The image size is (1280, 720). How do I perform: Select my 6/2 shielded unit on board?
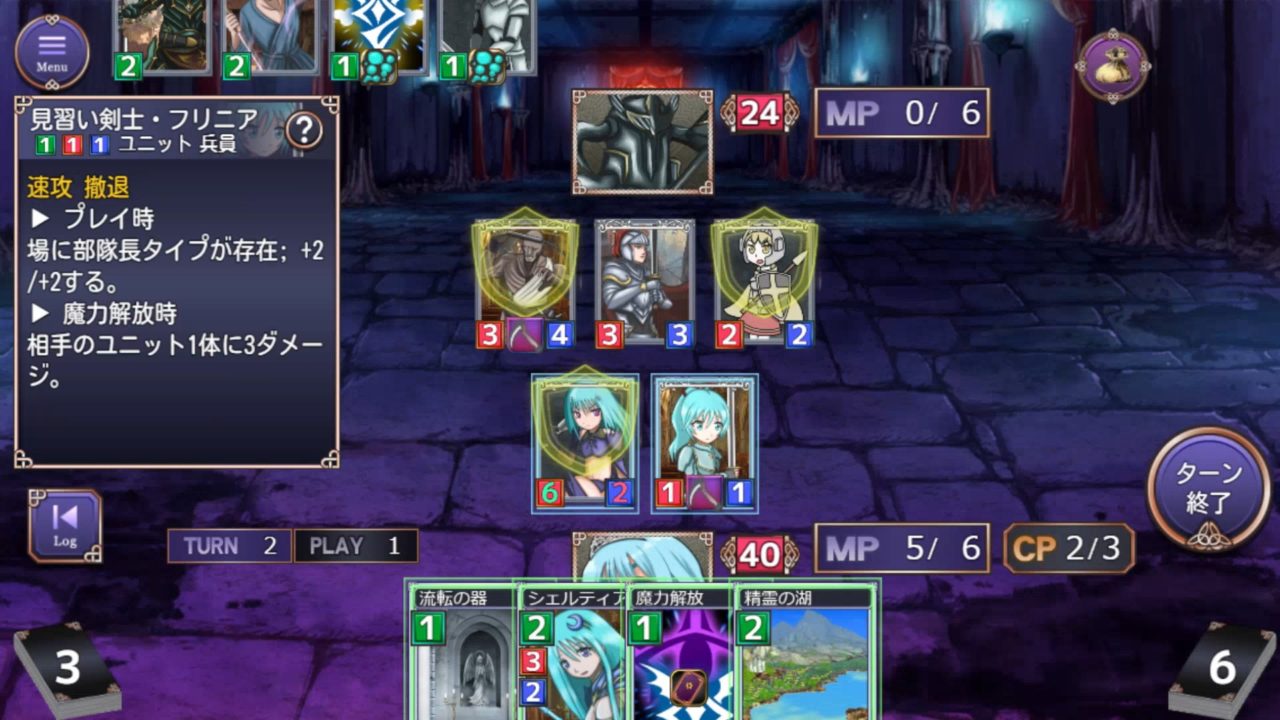point(585,440)
